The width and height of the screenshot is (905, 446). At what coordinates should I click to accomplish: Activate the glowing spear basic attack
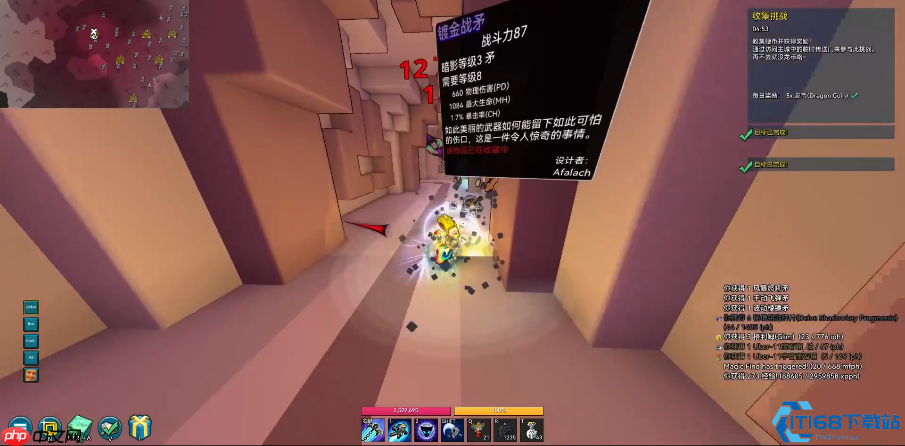[x=374, y=428]
